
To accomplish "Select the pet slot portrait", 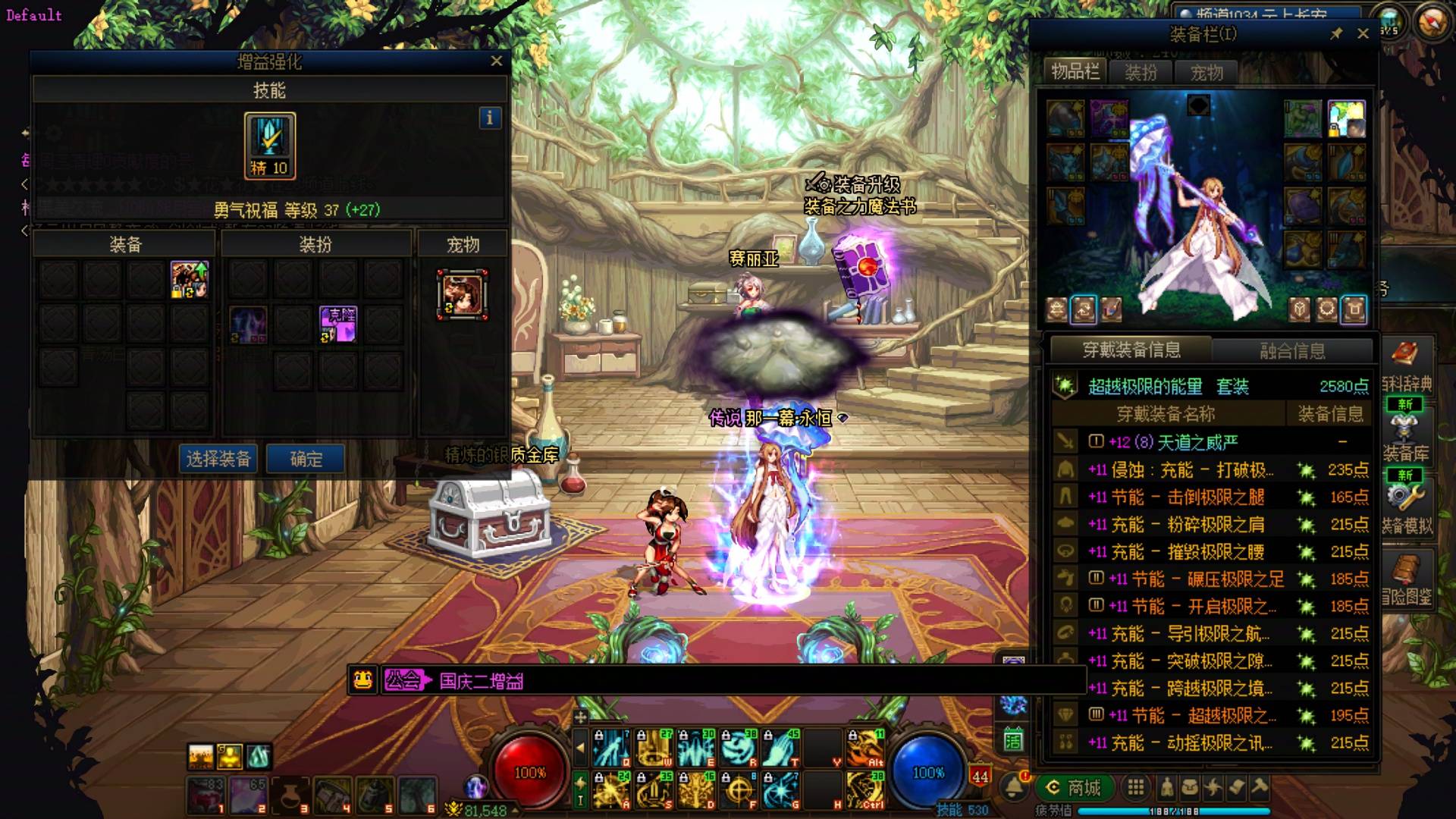I will click(462, 294).
